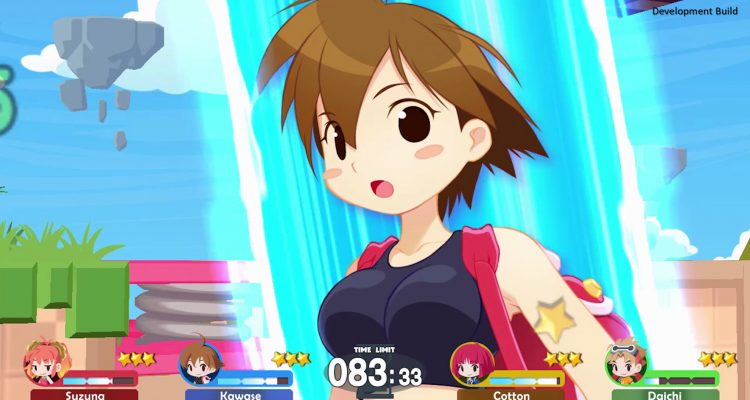This screenshot has width=750, height=400.
Task: Choose Cotton's portrait in the HUD
Action: coord(470,363)
